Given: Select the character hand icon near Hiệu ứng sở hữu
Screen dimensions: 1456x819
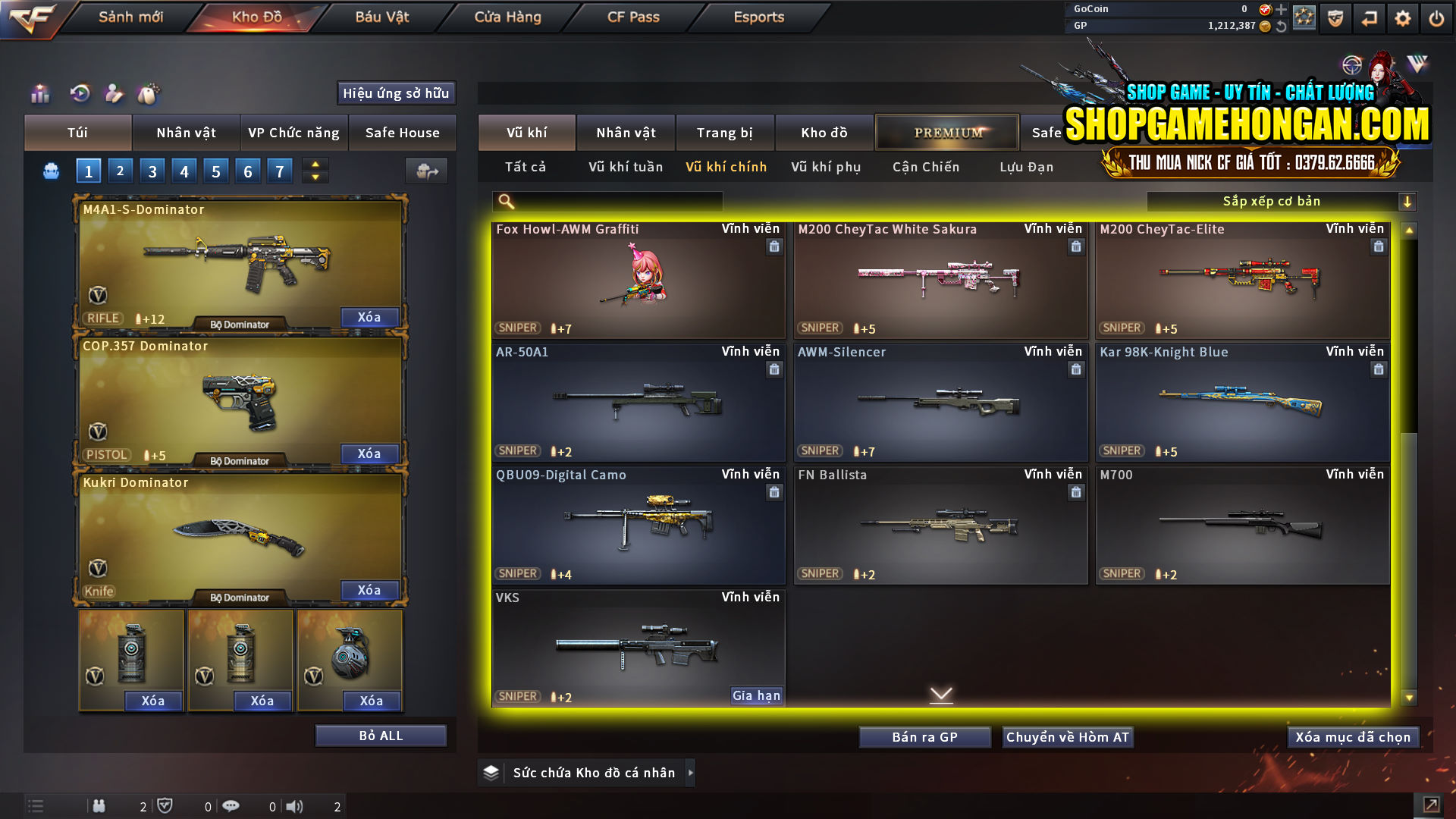Looking at the screenshot, I should (114, 94).
